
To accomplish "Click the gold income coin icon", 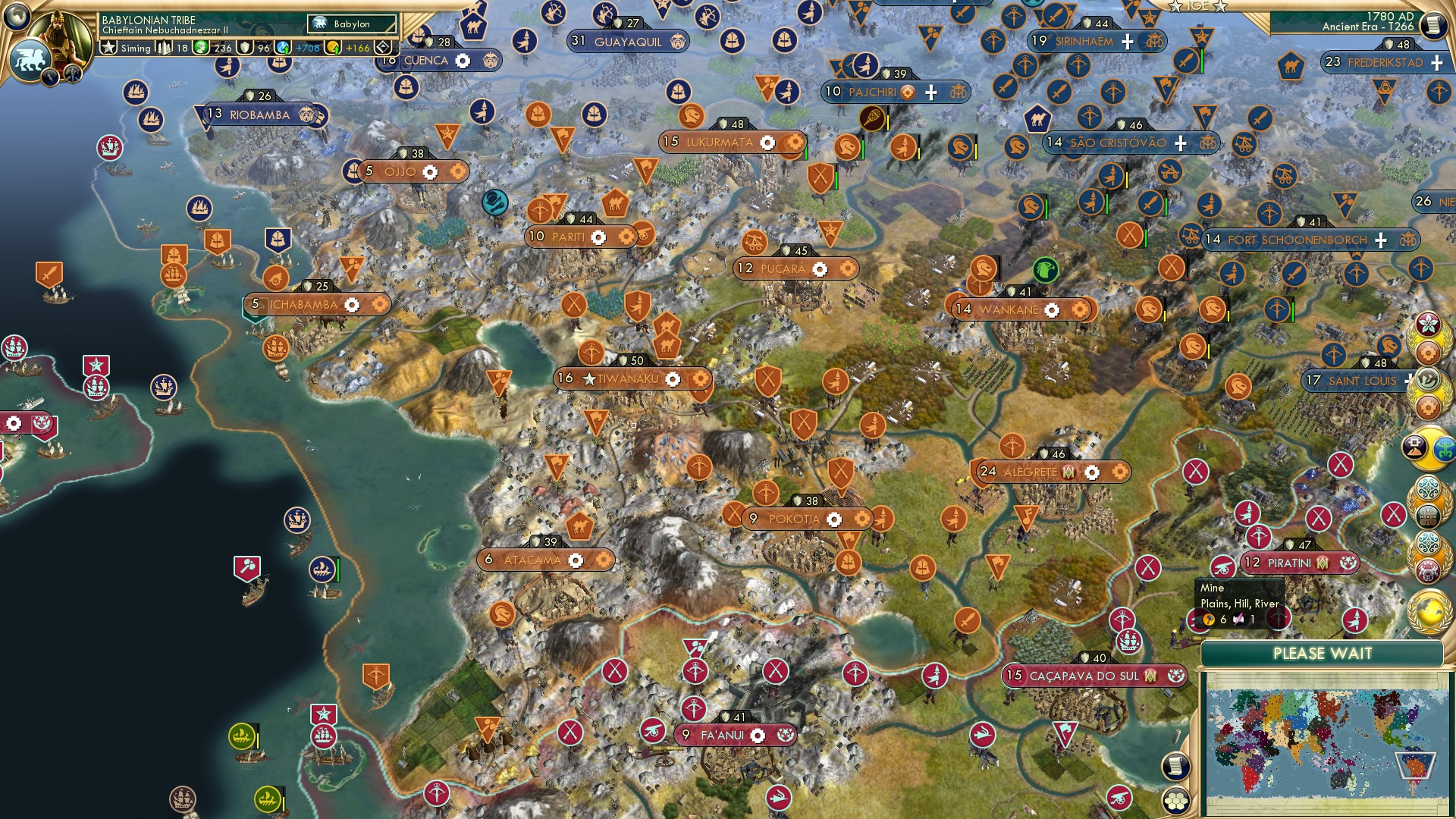I will point(331,48).
